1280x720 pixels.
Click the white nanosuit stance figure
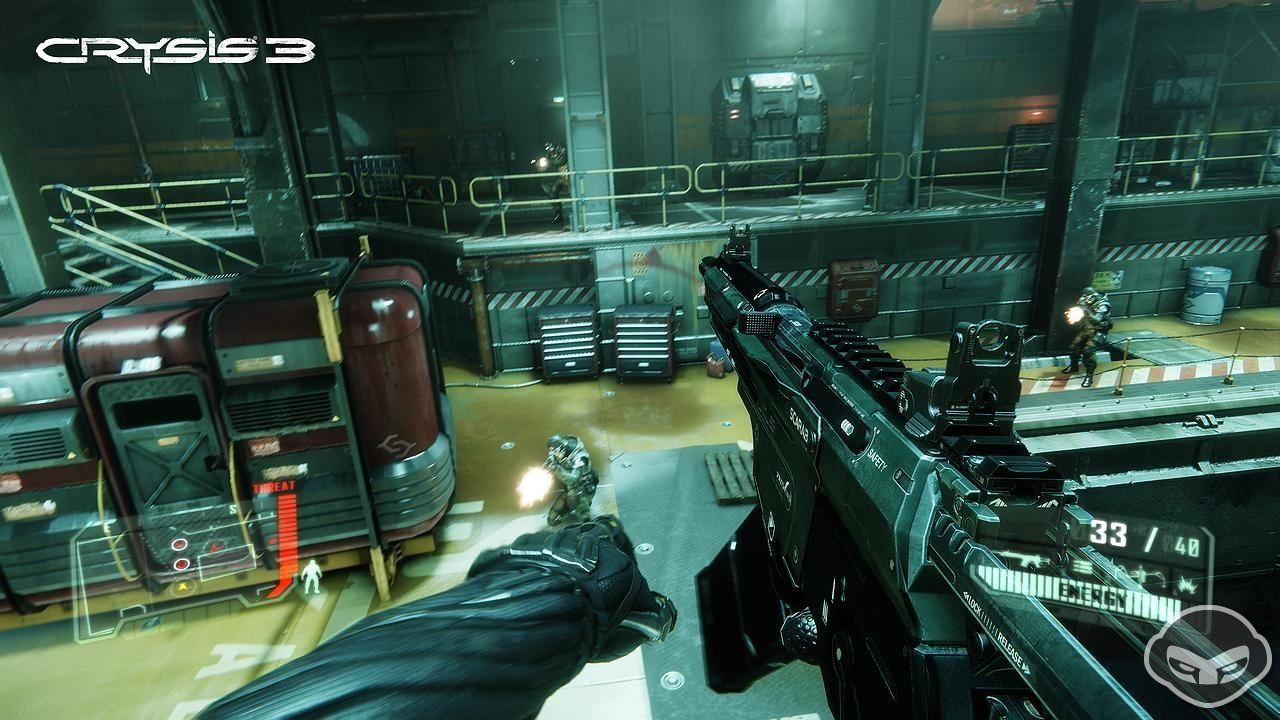tap(312, 577)
